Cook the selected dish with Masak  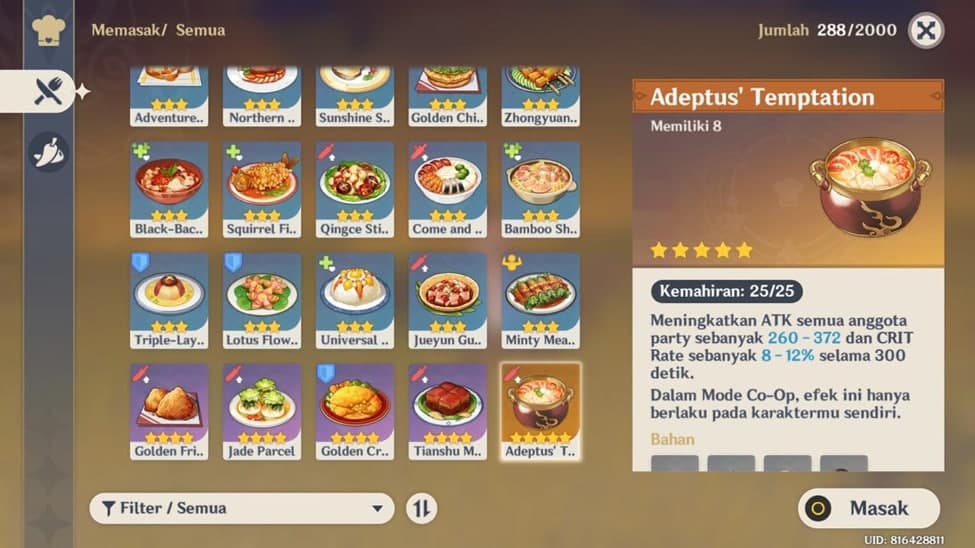click(869, 508)
